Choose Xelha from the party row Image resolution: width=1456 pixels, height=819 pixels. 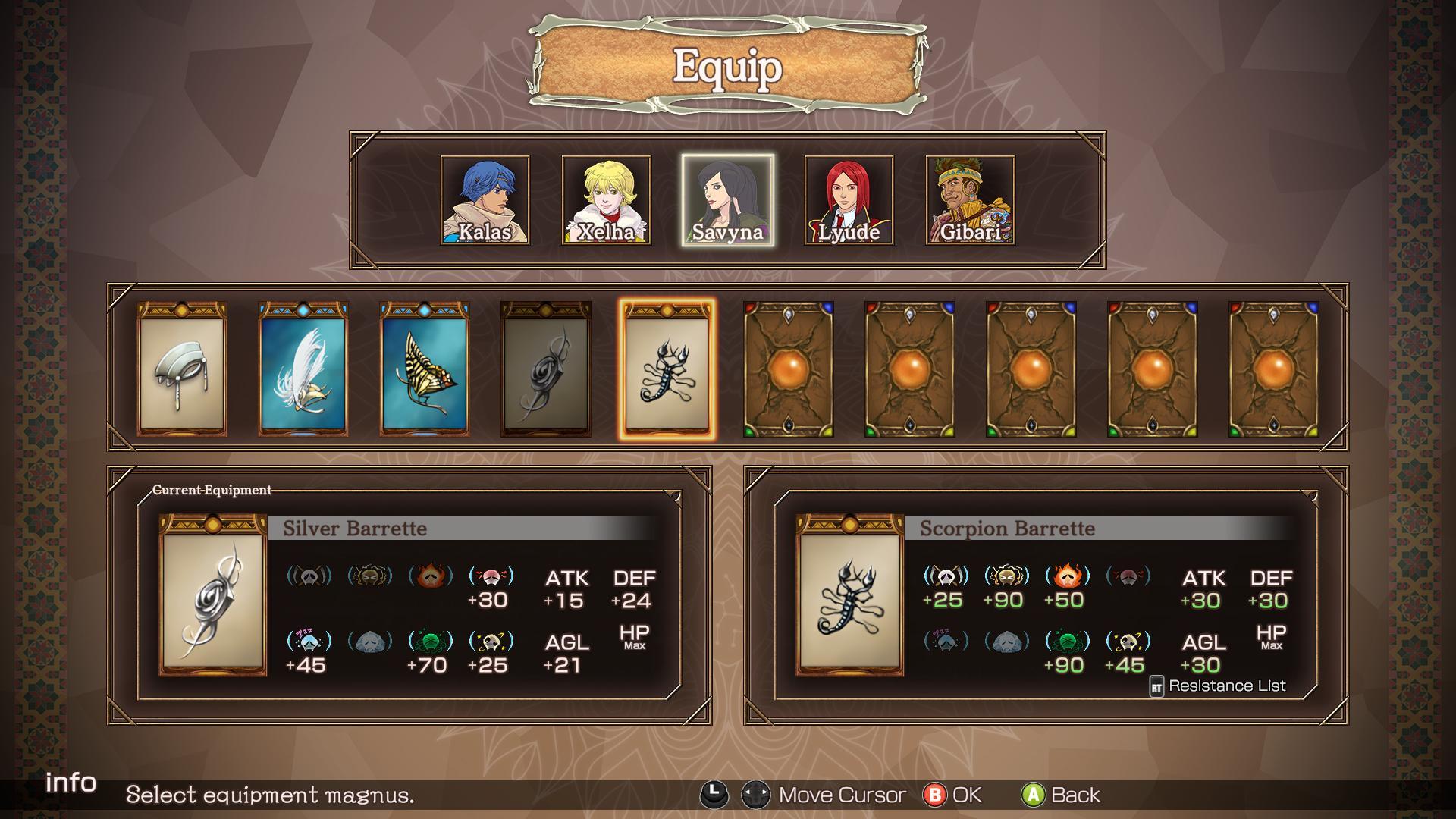606,200
